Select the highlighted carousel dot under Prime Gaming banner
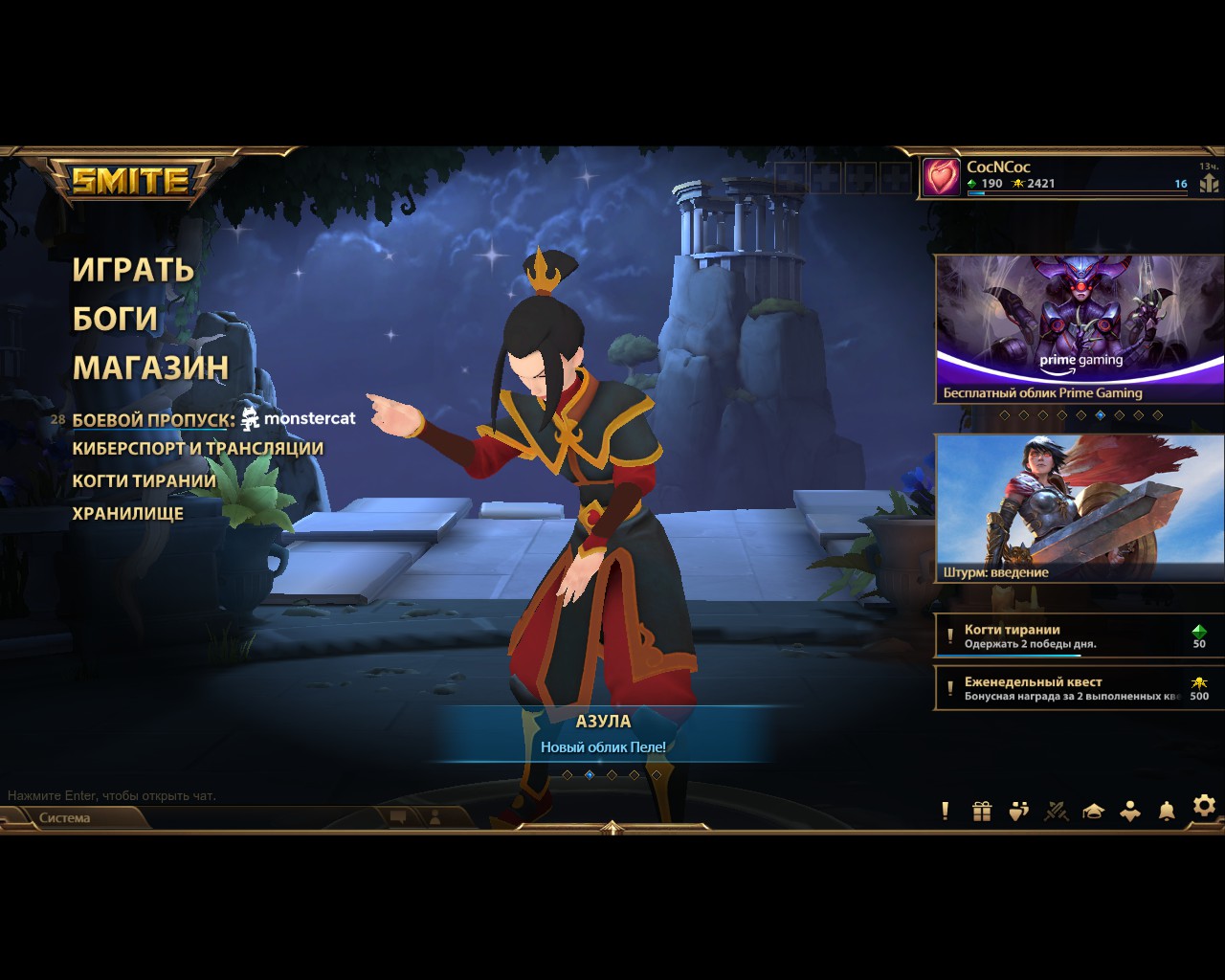1225x980 pixels. pyautogui.click(x=1101, y=414)
